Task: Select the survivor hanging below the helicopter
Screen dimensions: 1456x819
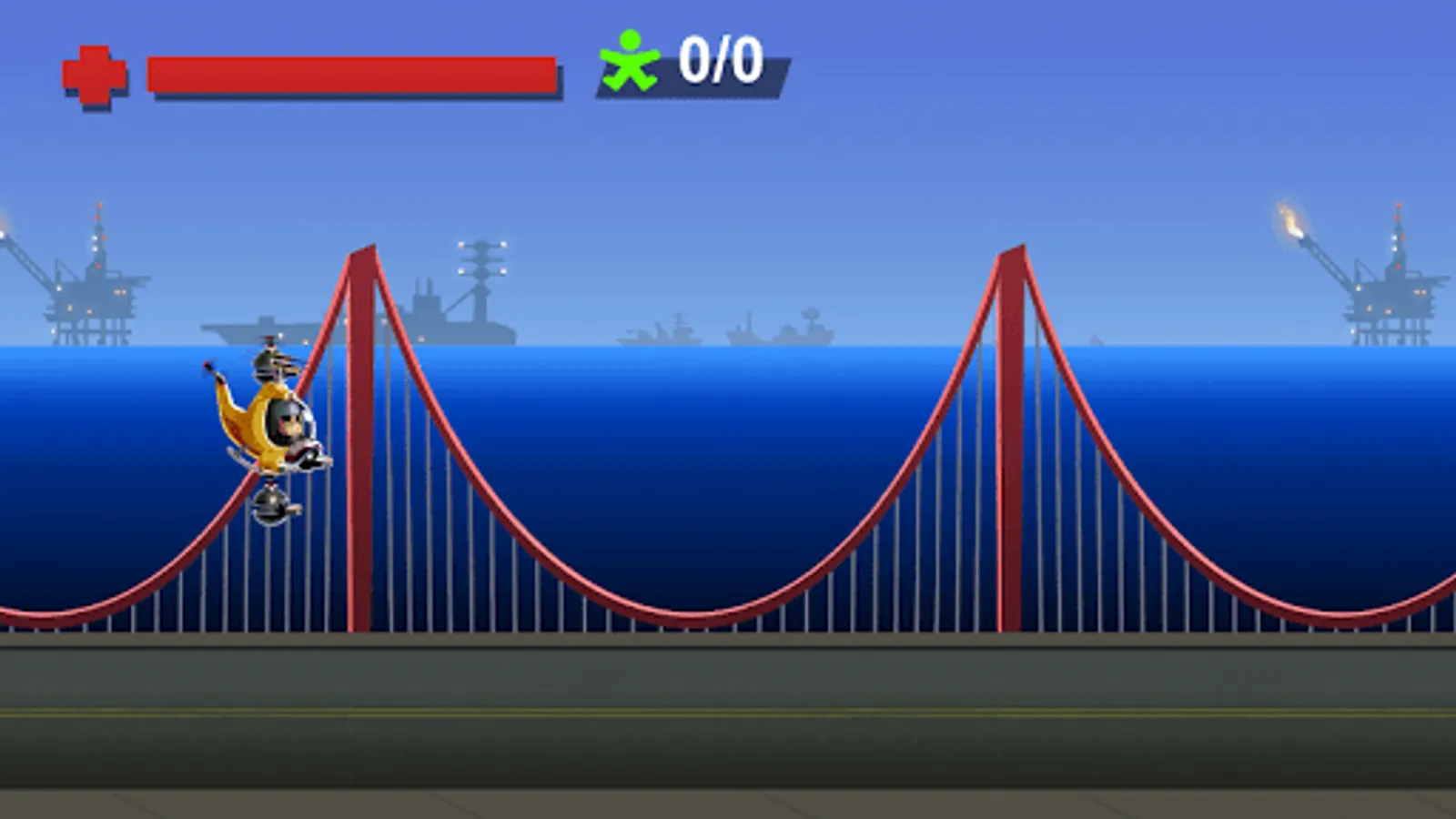Action: tap(272, 503)
